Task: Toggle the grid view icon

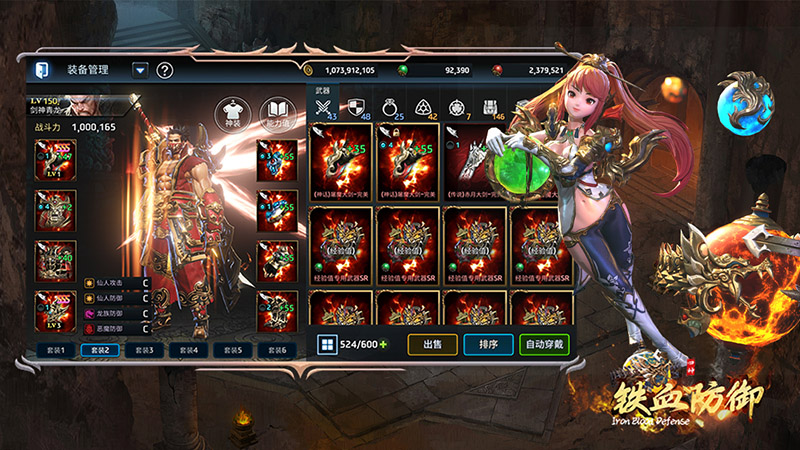Action: pyautogui.click(x=325, y=344)
